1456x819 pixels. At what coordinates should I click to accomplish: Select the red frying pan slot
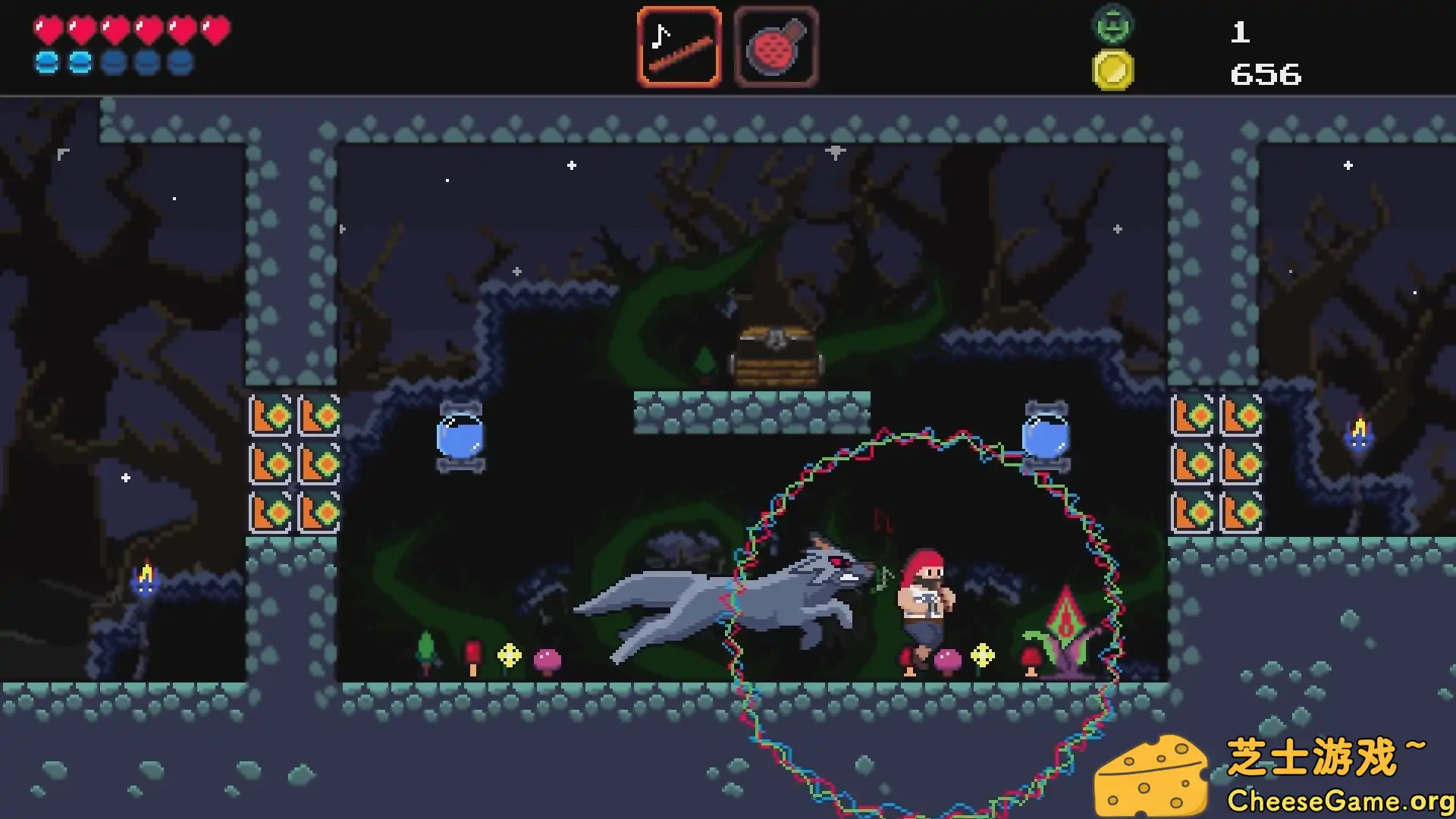pyautogui.click(x=776, y=47)
